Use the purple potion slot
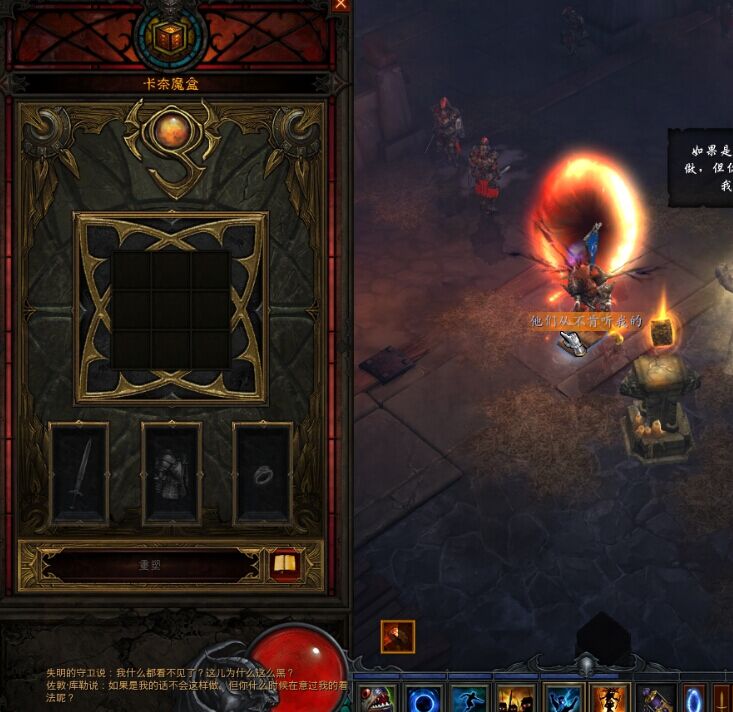Image resolution: width=733 pixels, height=712 pixels. (655, 698)
